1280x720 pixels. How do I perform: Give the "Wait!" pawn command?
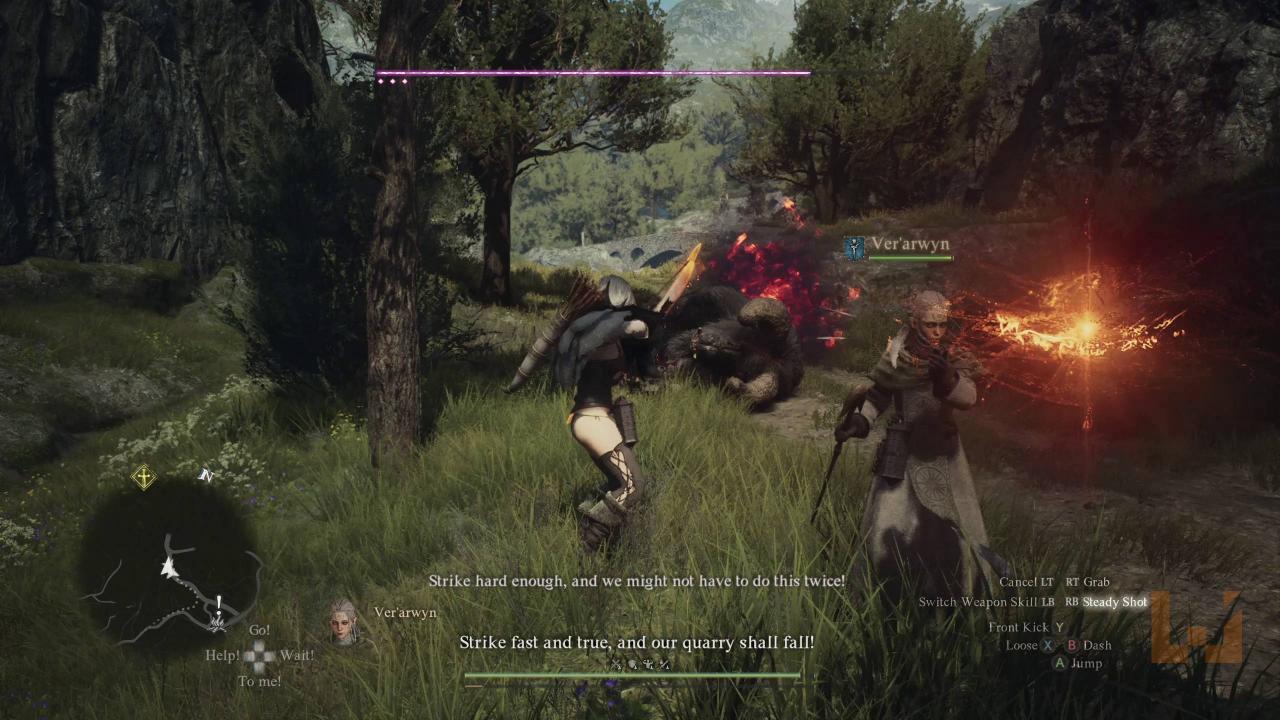[x=297, y=656]
